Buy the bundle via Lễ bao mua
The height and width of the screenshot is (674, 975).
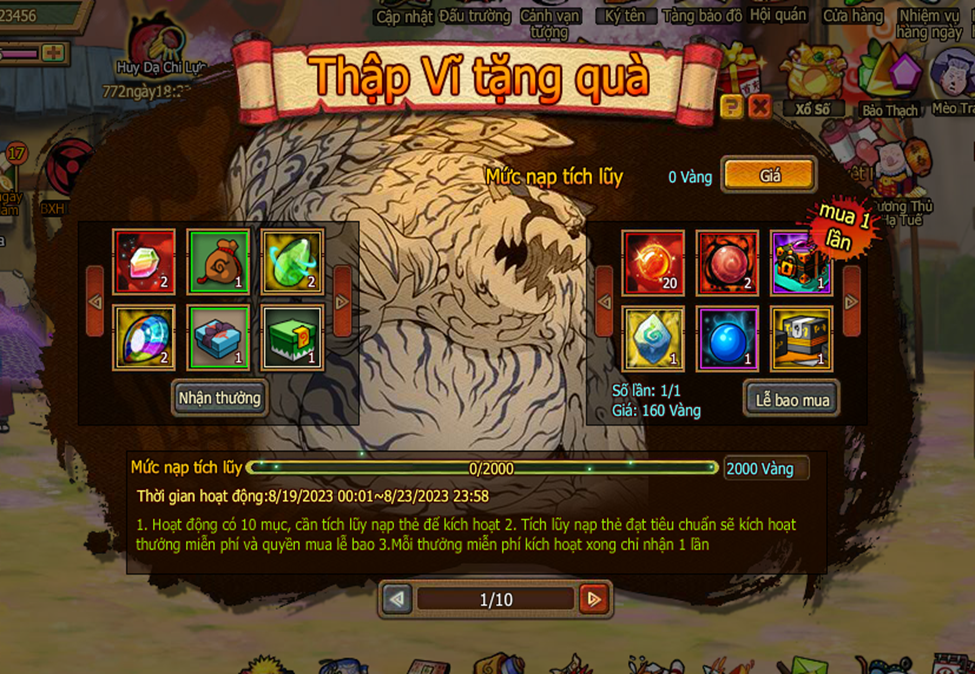[792, 400]
